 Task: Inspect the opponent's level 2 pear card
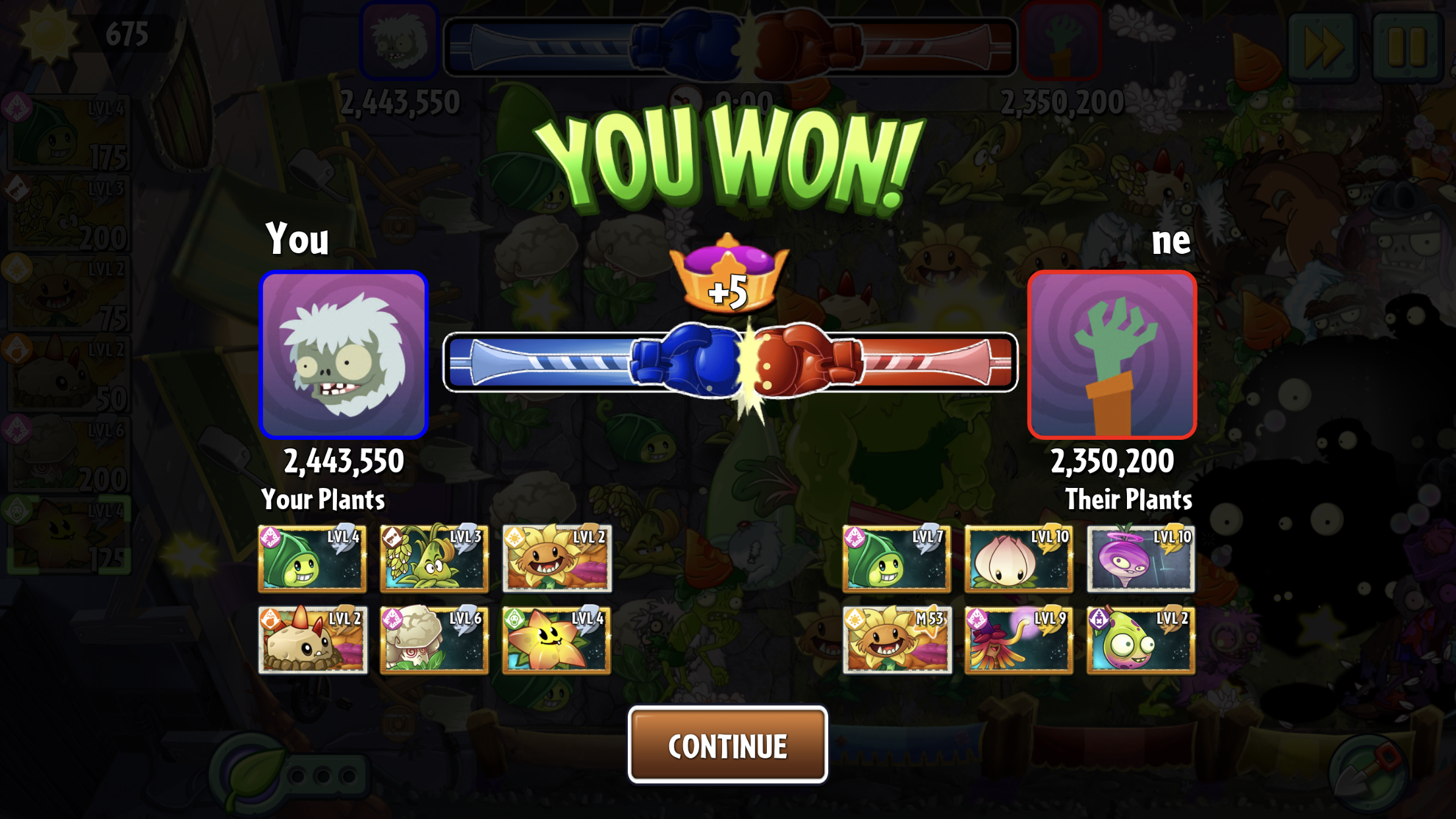coord(1141,640)
